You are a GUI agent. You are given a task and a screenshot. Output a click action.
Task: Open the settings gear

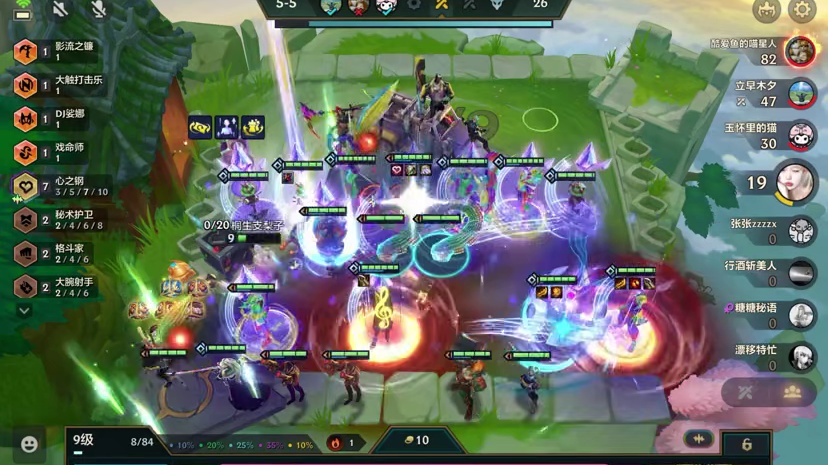[802, 11]
